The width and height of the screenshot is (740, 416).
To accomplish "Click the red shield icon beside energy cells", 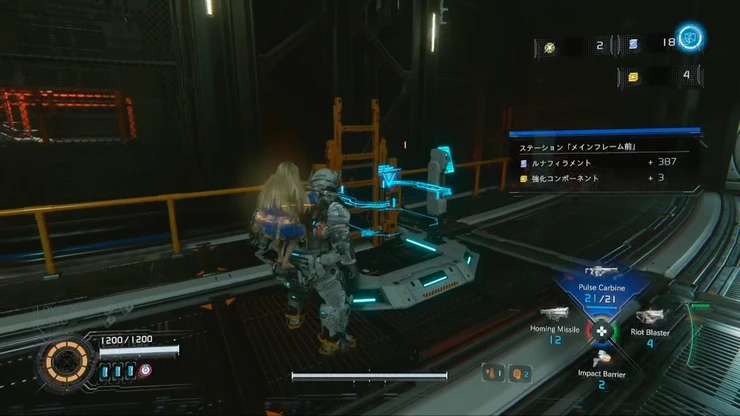I will [x=146, y=370].
